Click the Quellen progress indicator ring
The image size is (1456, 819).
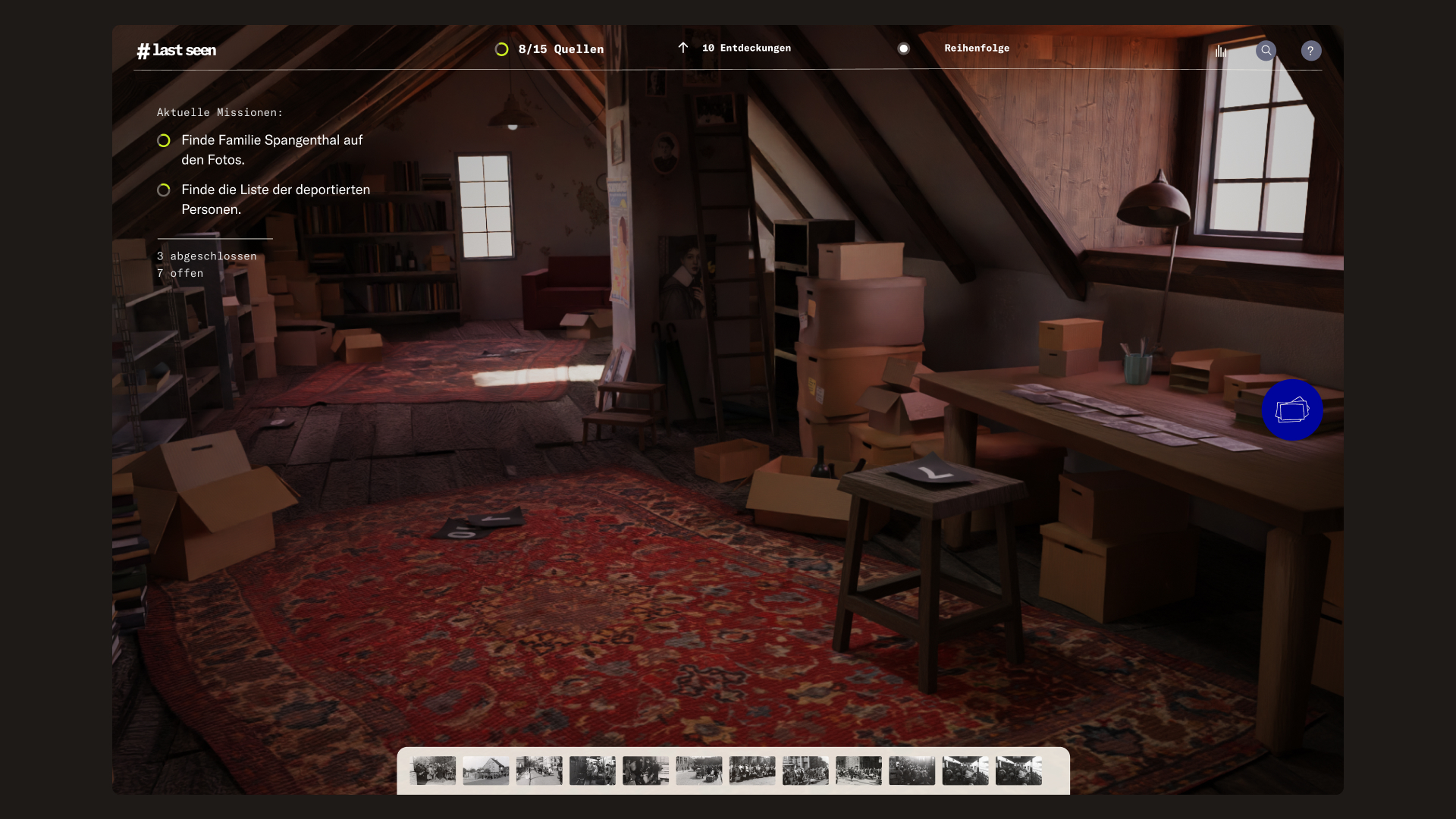(x=502, y=49)
